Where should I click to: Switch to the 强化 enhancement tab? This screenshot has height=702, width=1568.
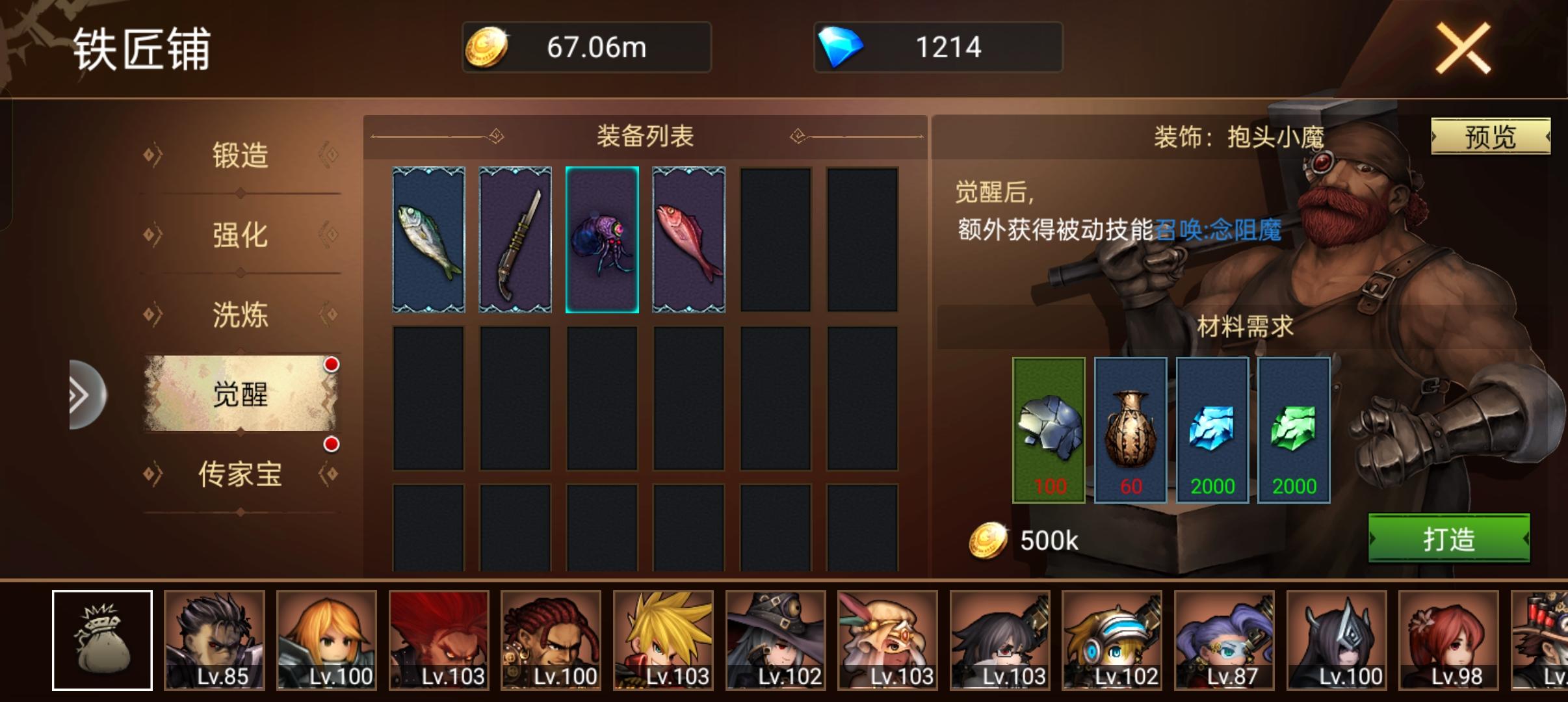pos(241,237)
